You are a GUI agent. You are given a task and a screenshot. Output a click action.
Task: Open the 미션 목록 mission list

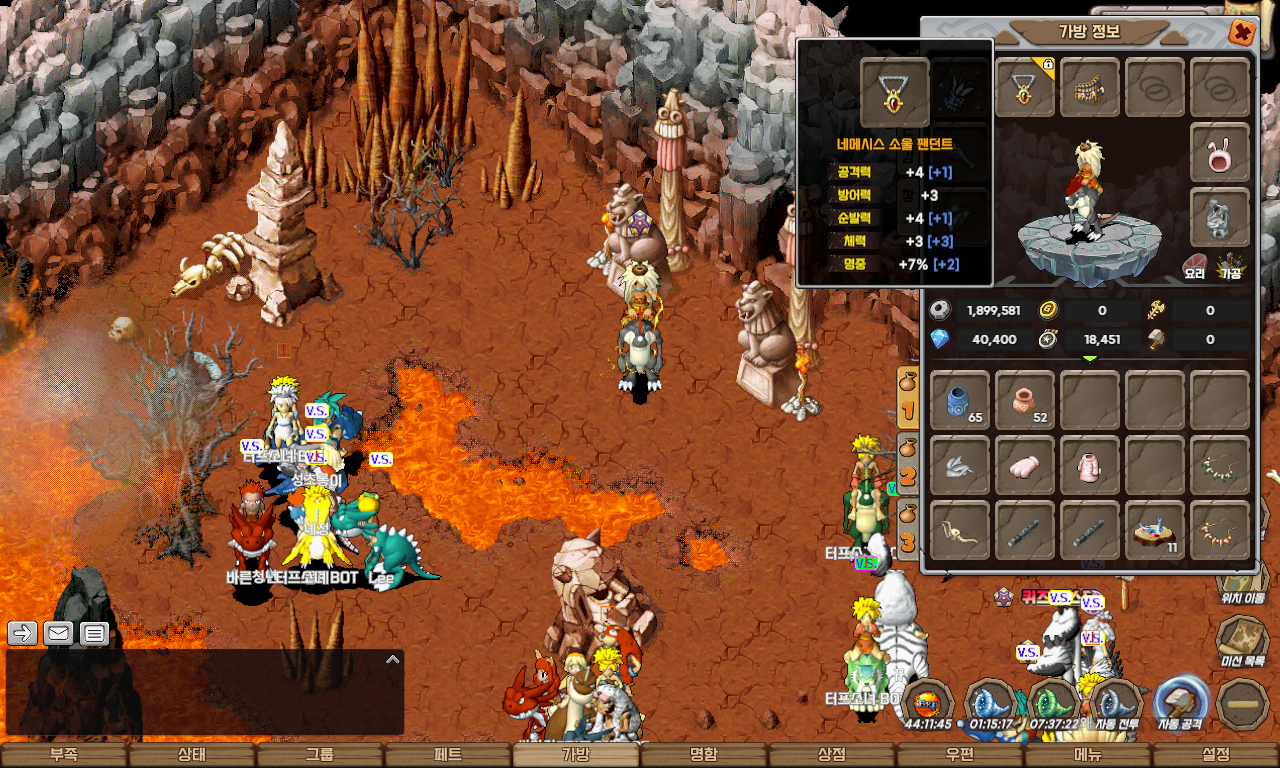[x=1243, y=640]
